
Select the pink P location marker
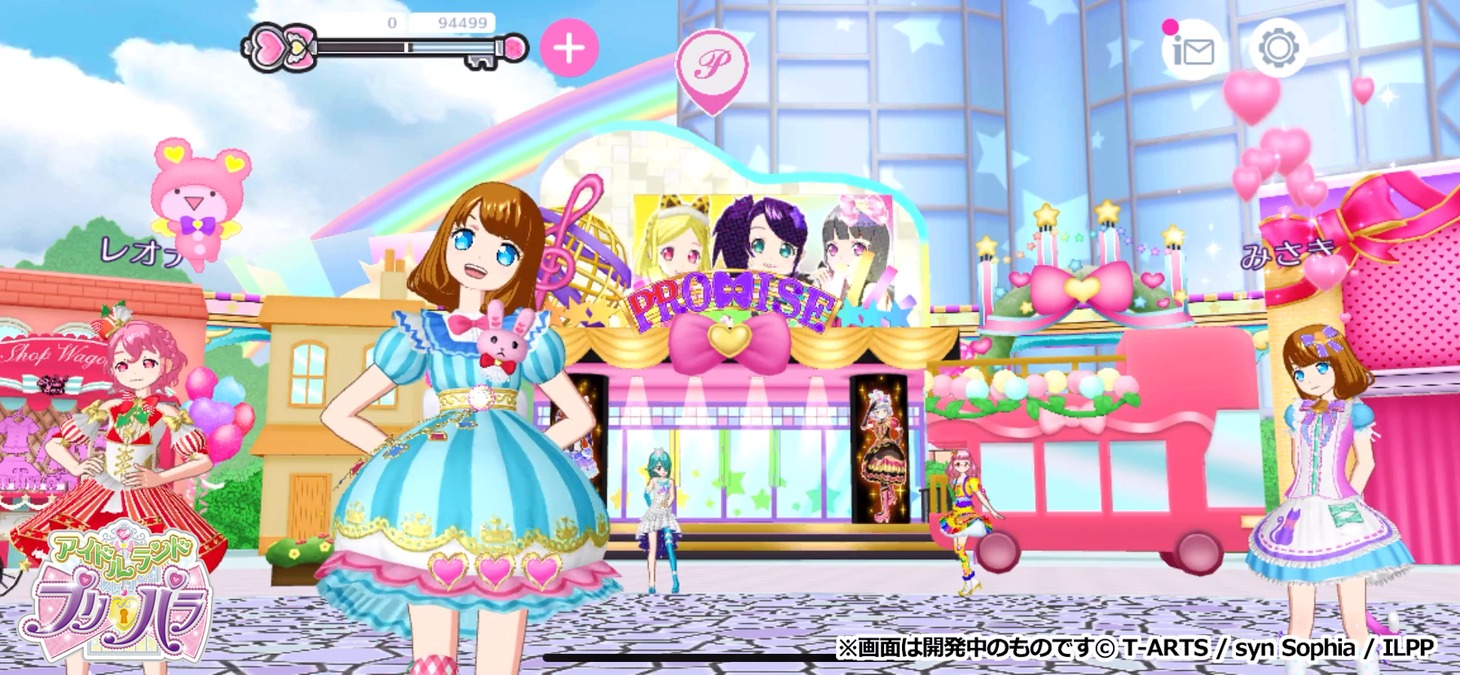pos(712,65)
